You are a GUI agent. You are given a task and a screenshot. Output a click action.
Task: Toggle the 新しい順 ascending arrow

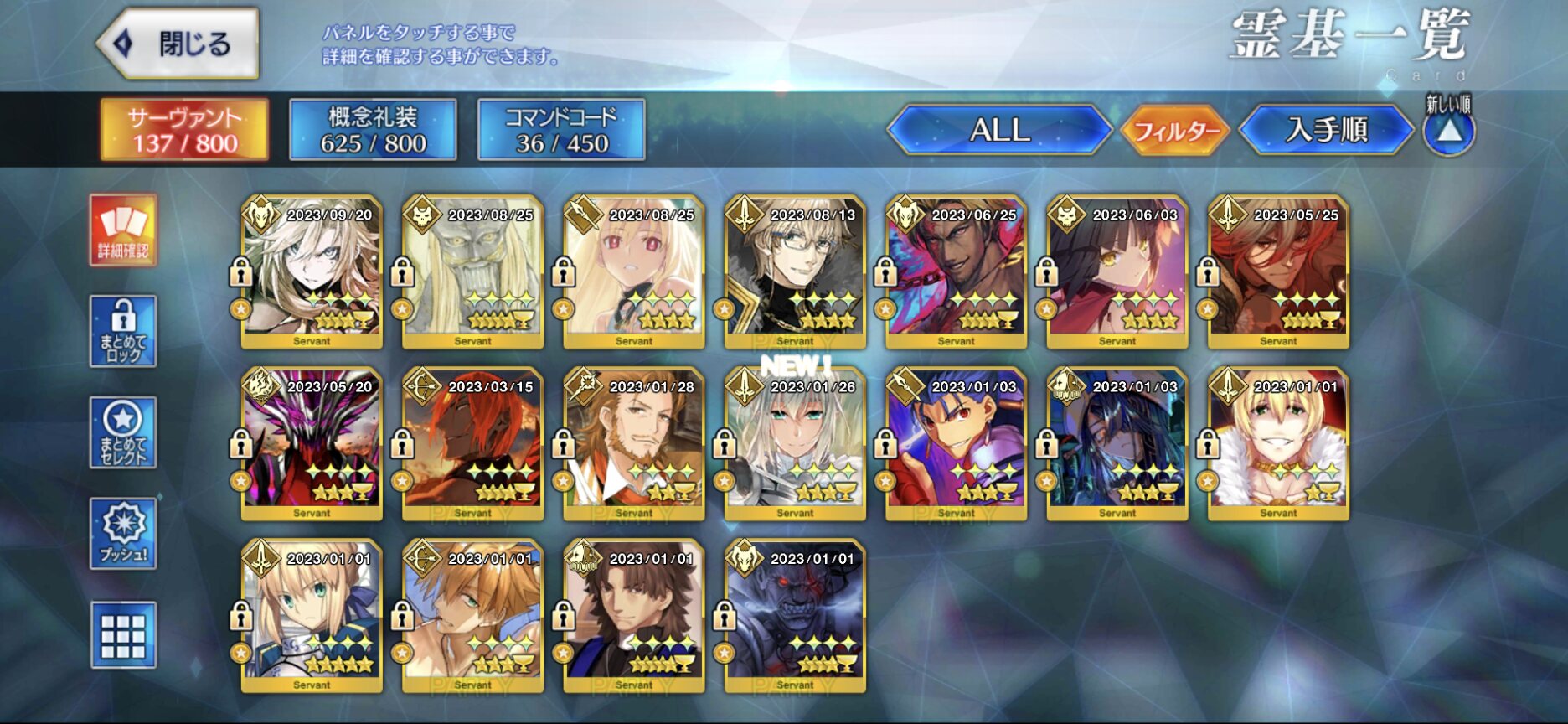[x=1449, y=132]
